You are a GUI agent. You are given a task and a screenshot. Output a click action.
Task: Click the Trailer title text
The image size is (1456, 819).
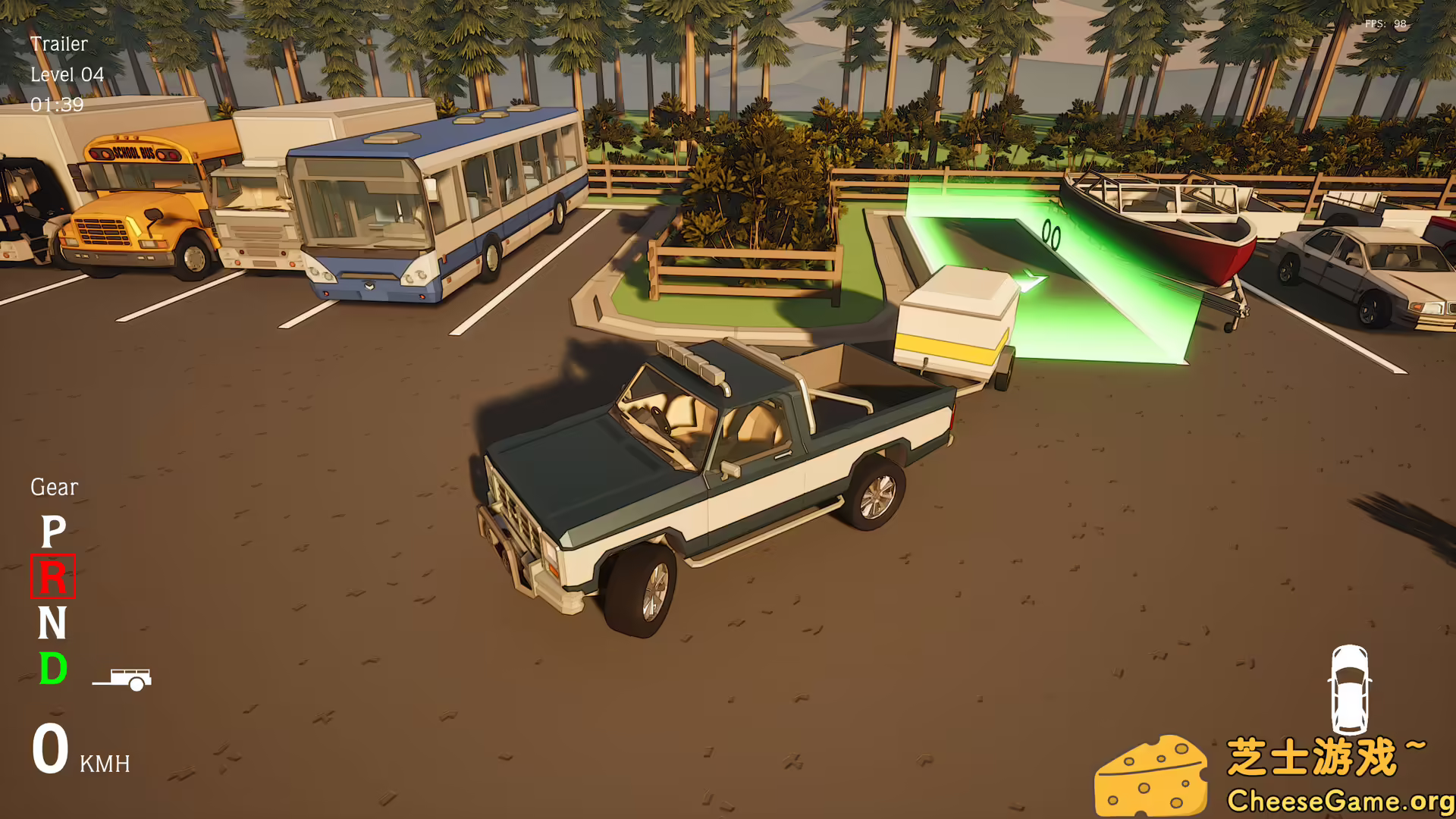click(x=58, y=44)
